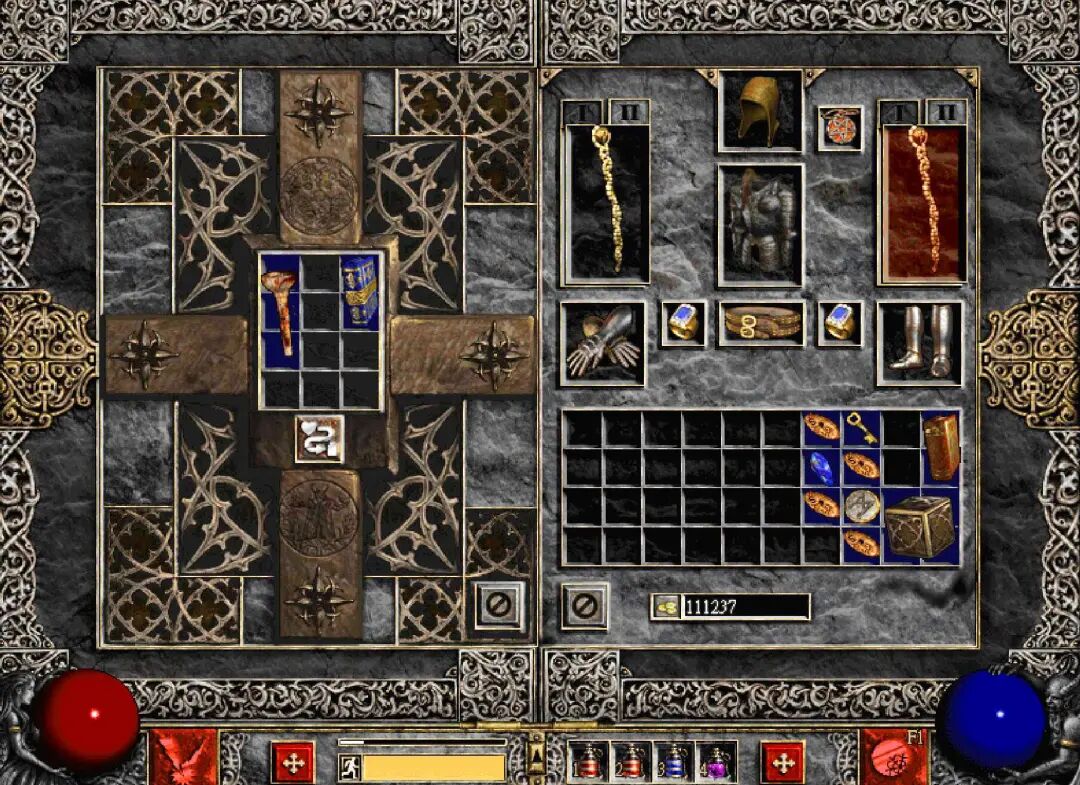Image resolution: width=1080 pixels, height=785 pixels.
Task: Close the character inventory panel
Action: pyautogui.click(x=585, y=605)
